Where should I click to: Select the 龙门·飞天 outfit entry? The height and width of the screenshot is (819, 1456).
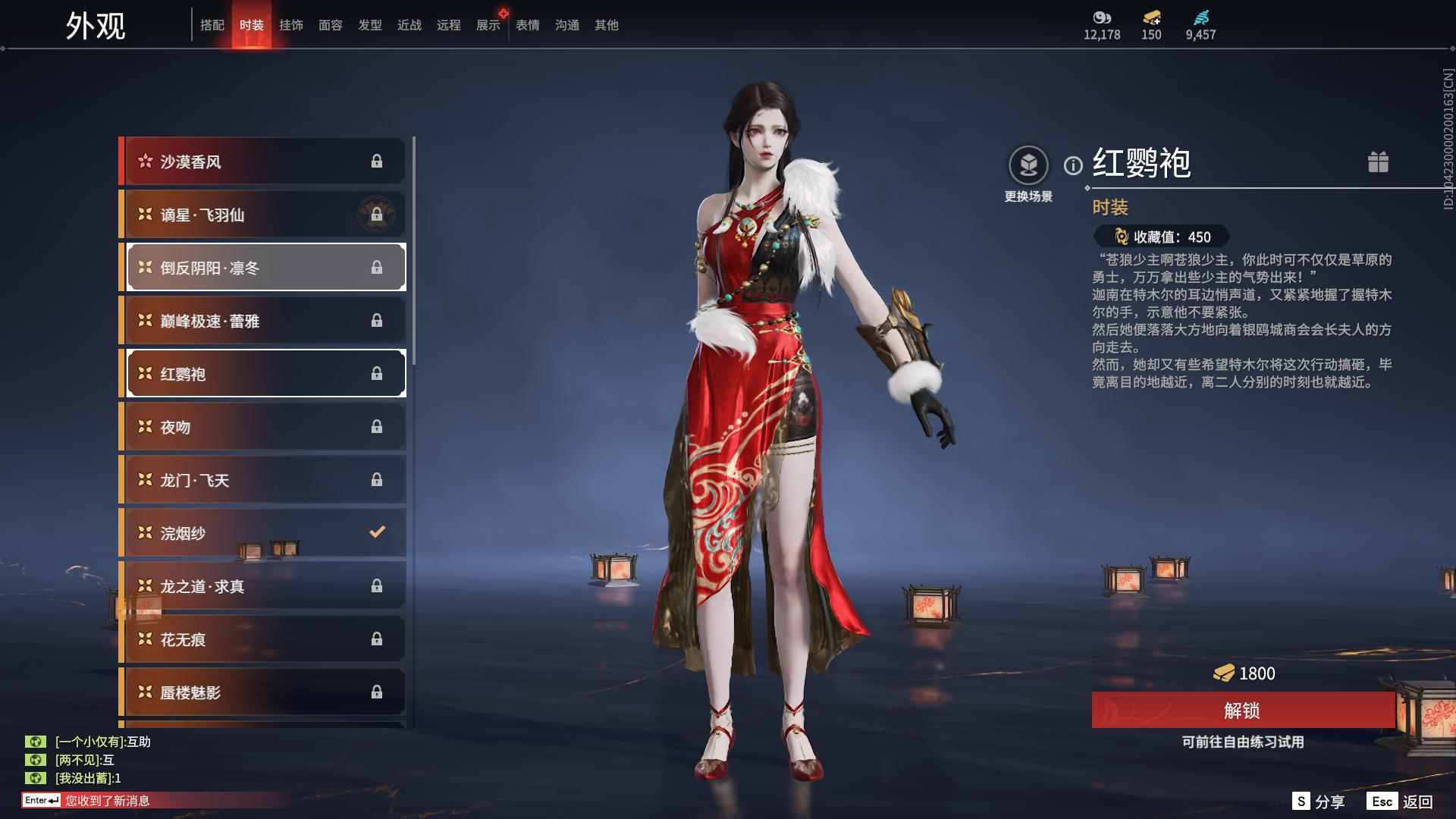coord(262,479)
